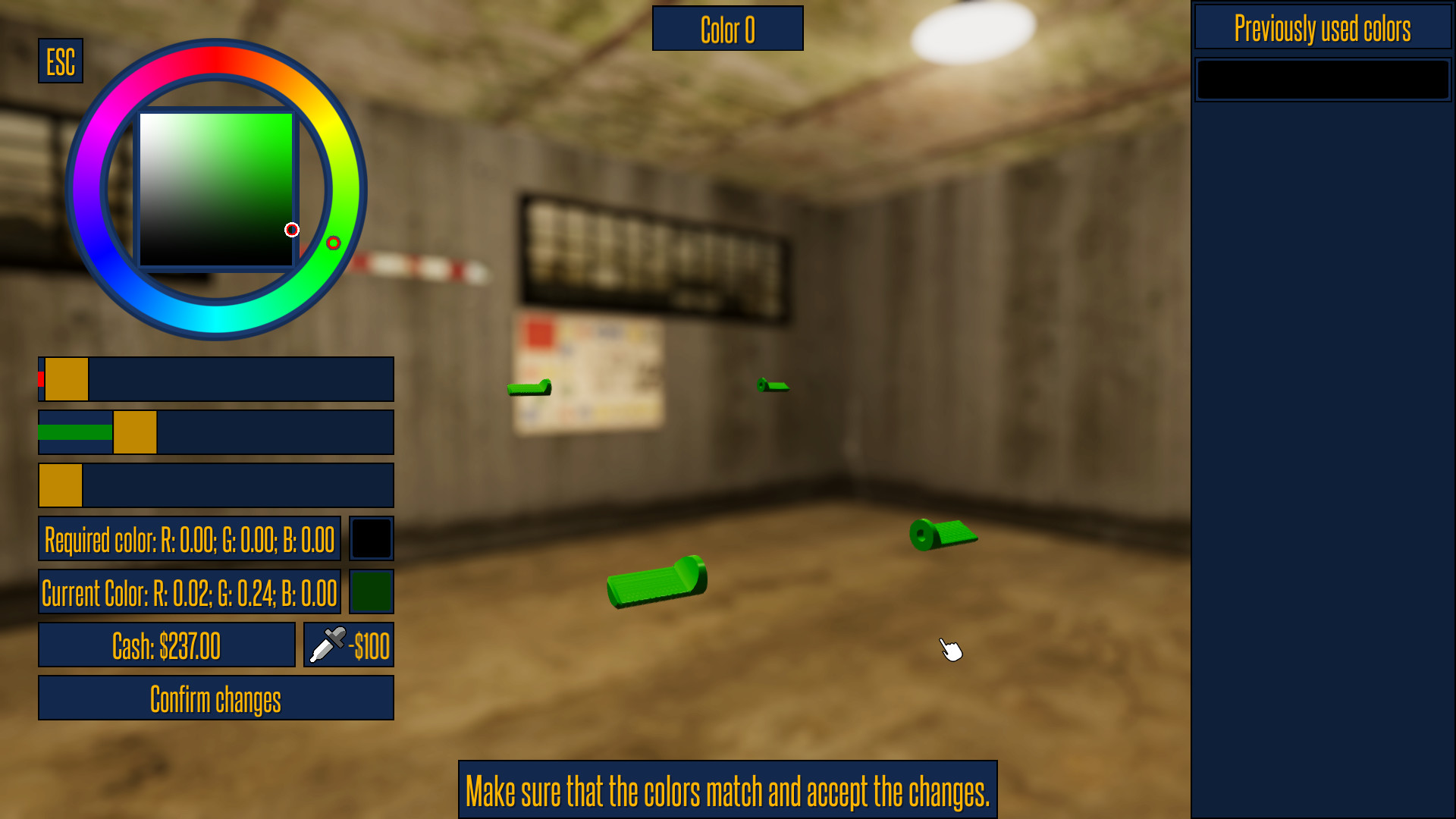
Task: Click the brightness selector circle in the square
Action: 292,229
